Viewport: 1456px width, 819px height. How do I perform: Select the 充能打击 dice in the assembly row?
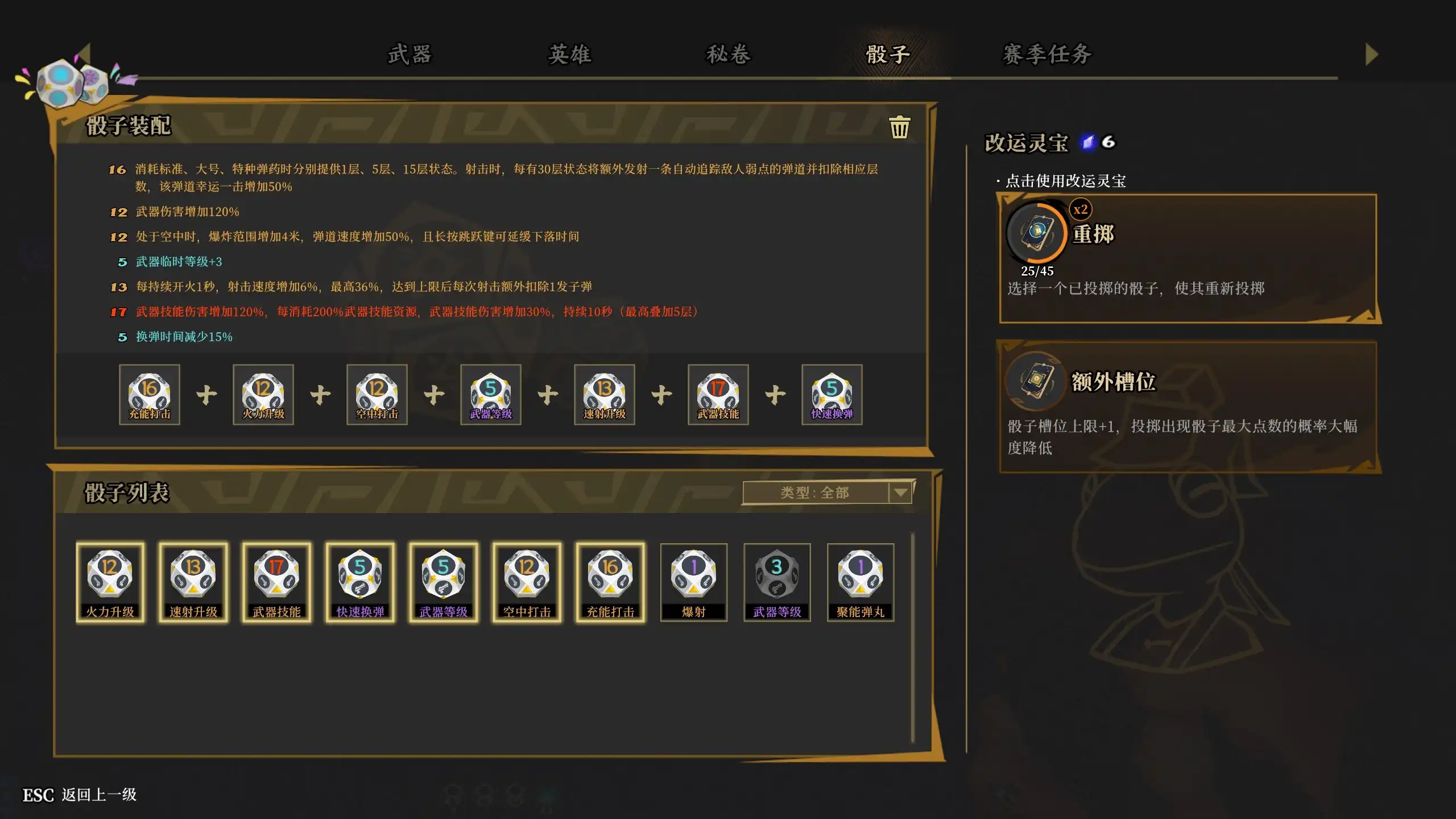click(149, 394)
